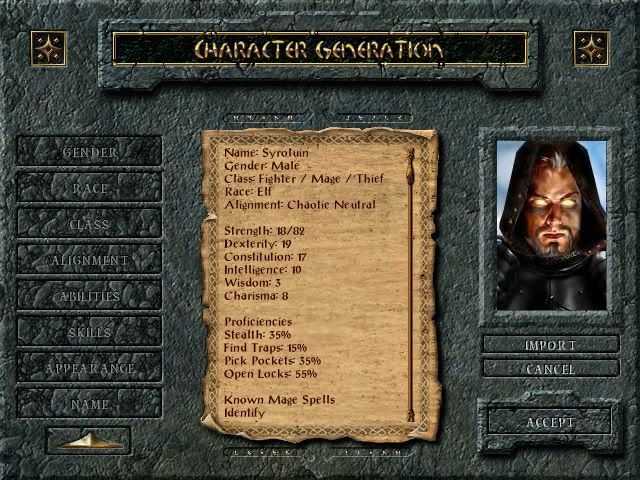Click the back arrow button
Viewport: 640px width, 480px height.
point(90,440)
